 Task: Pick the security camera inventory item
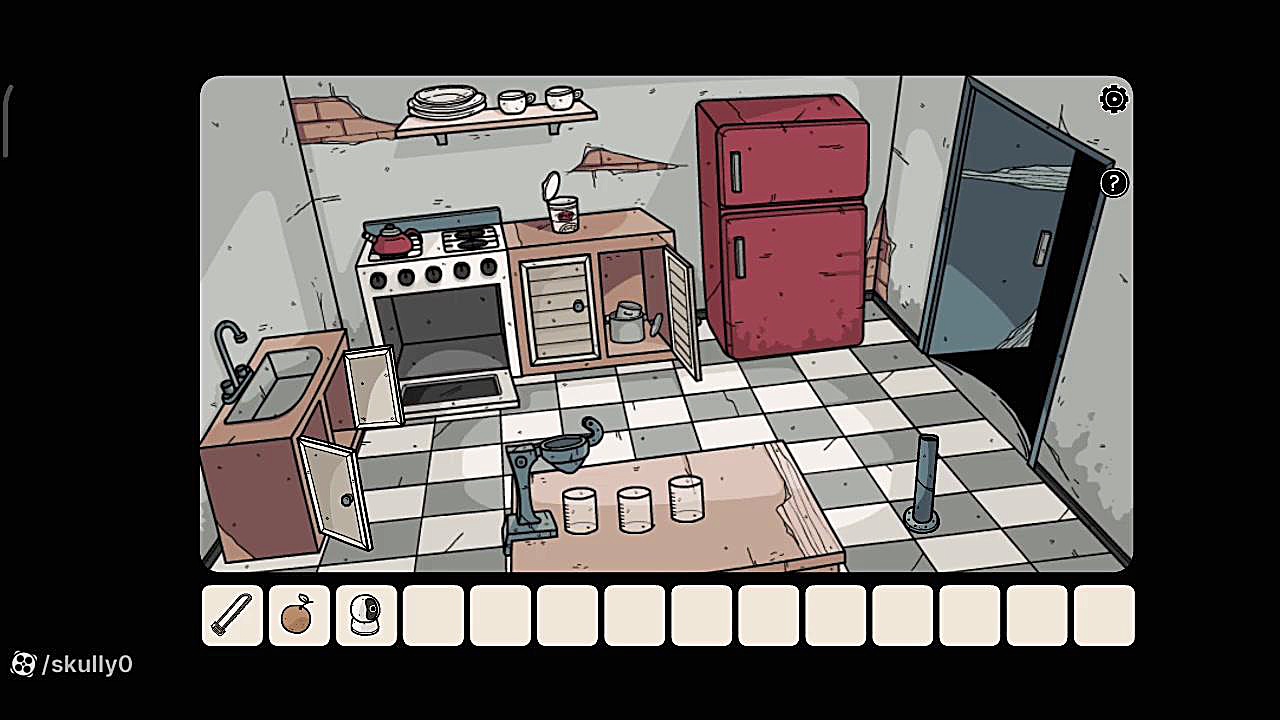tap(366, 615)
